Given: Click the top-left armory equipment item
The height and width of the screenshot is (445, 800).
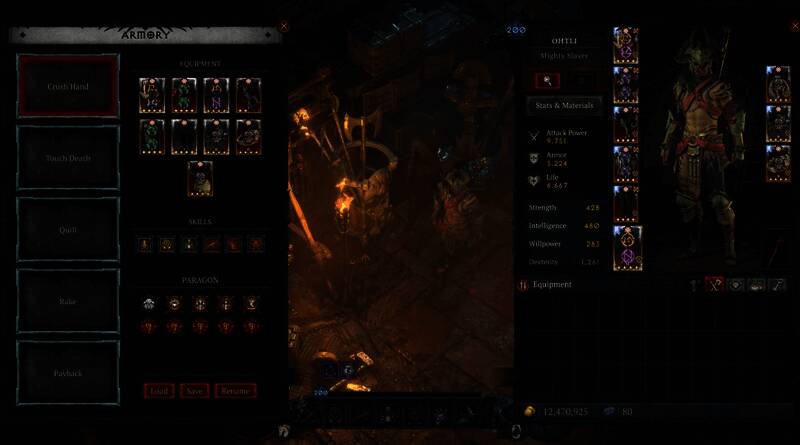Looking at the screenshot, I should 152,95.
